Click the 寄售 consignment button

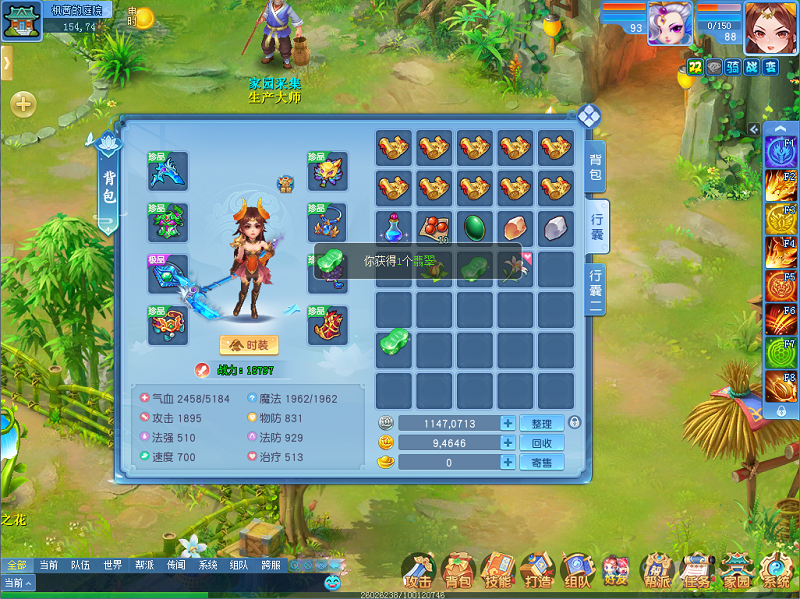[541, 462]
